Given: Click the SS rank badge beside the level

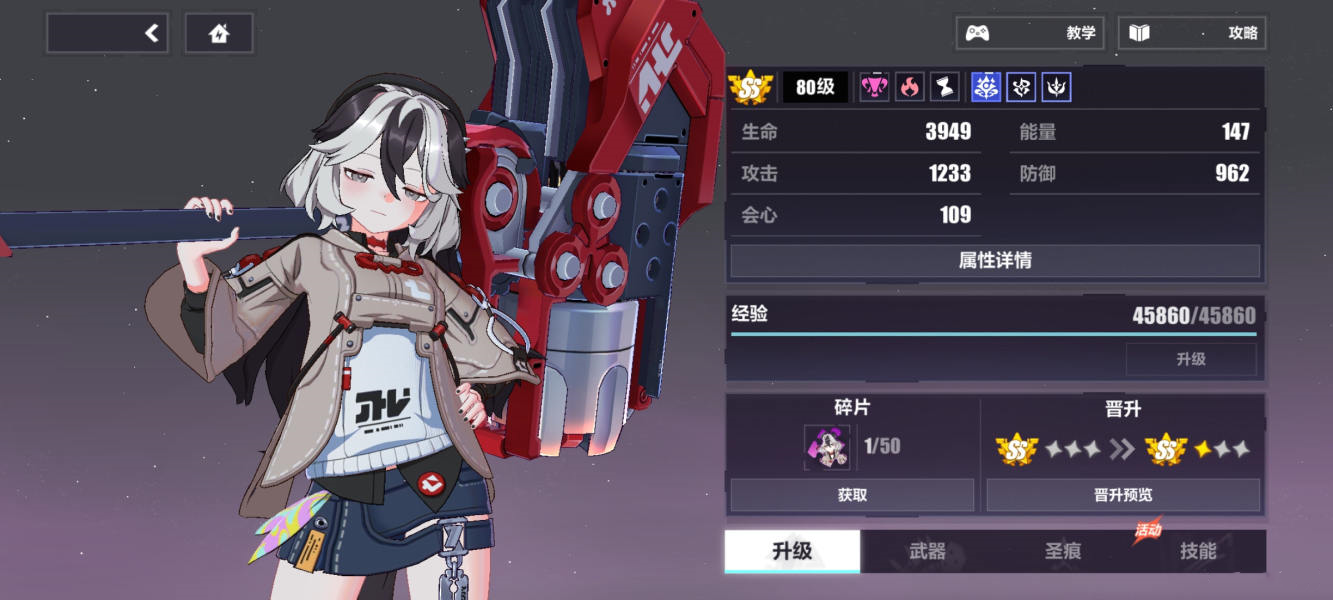Looking at the screenshot, I should point(751,88).
